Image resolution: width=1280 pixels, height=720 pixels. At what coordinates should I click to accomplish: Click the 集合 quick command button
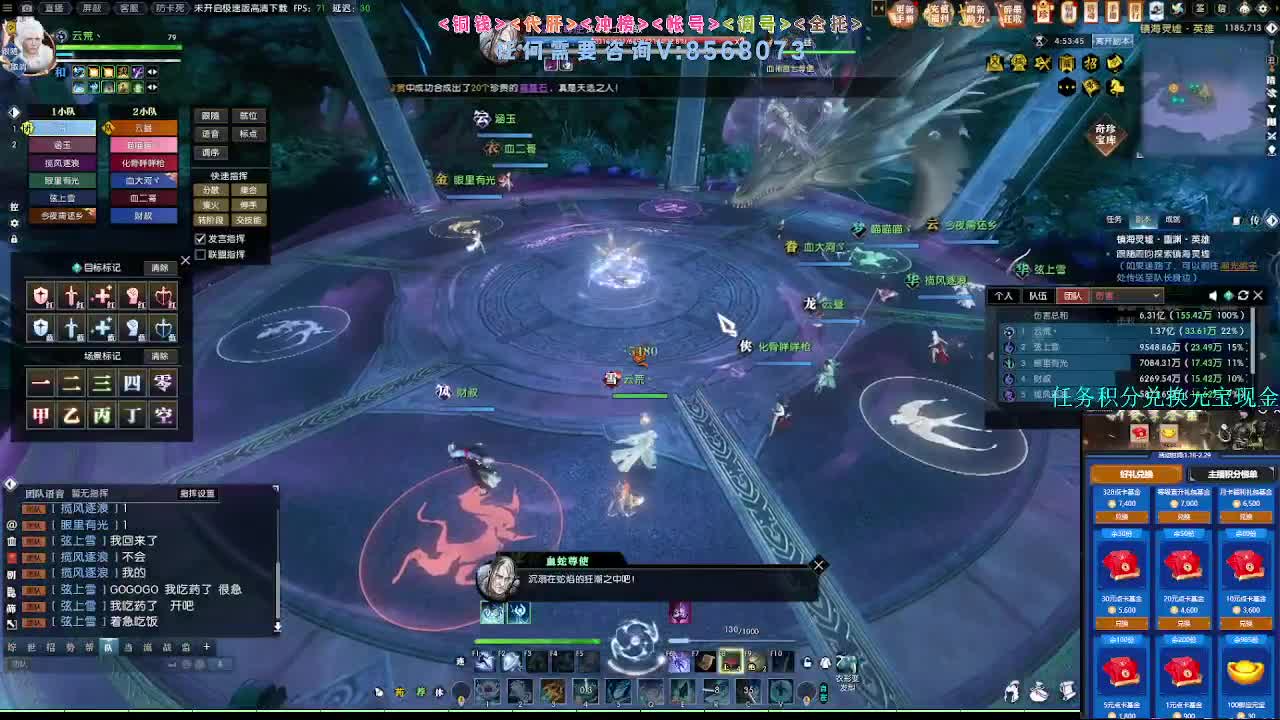pos(248,191)
